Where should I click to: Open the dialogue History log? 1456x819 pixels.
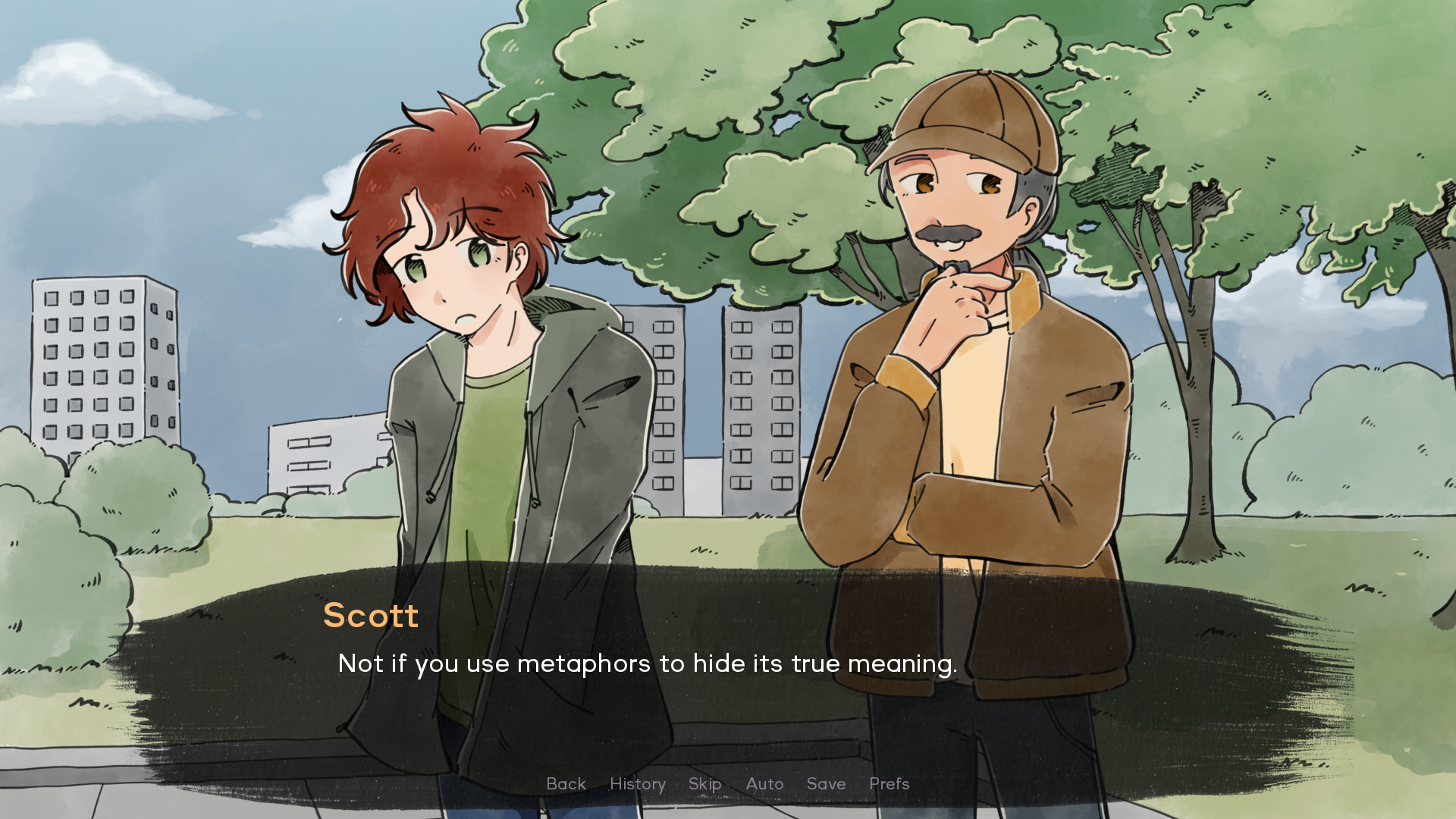pyautogui.click(x=637, y=784)
